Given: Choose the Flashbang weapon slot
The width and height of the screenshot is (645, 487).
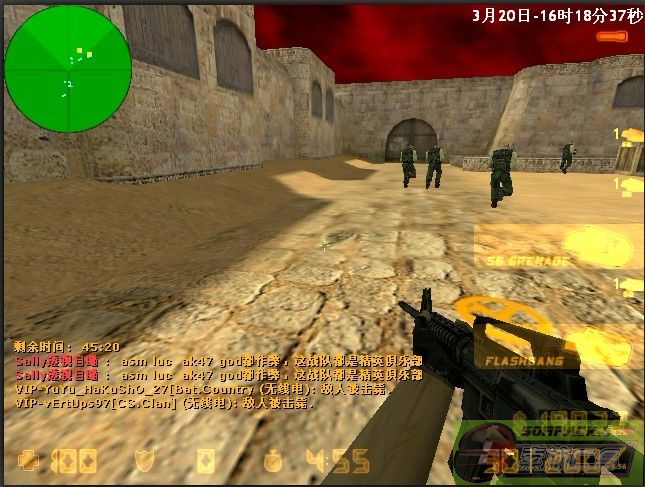Looking at the screenshot, I should [x=558, y=345].
